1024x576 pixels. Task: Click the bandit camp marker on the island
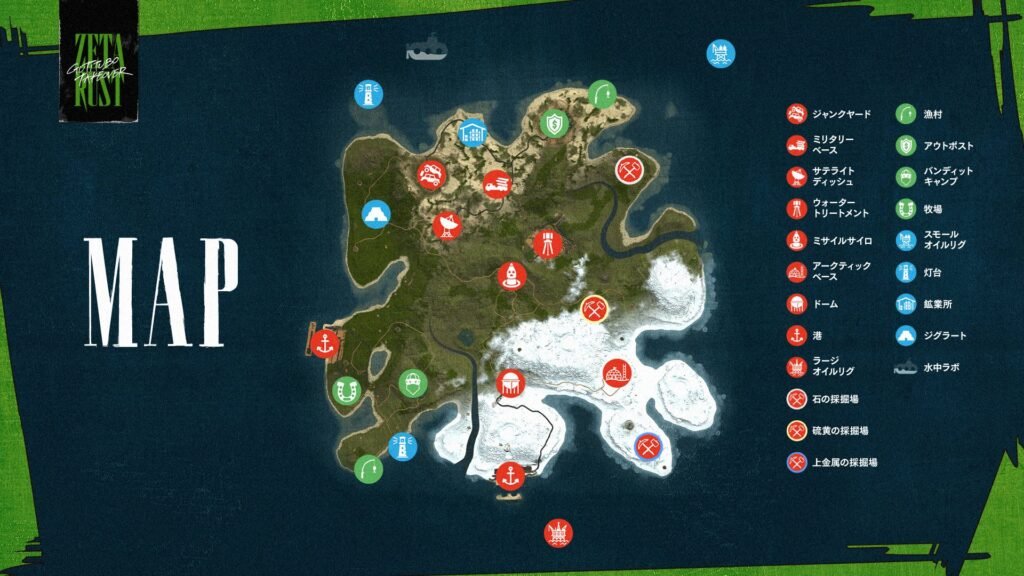click(x=411, y=383)
